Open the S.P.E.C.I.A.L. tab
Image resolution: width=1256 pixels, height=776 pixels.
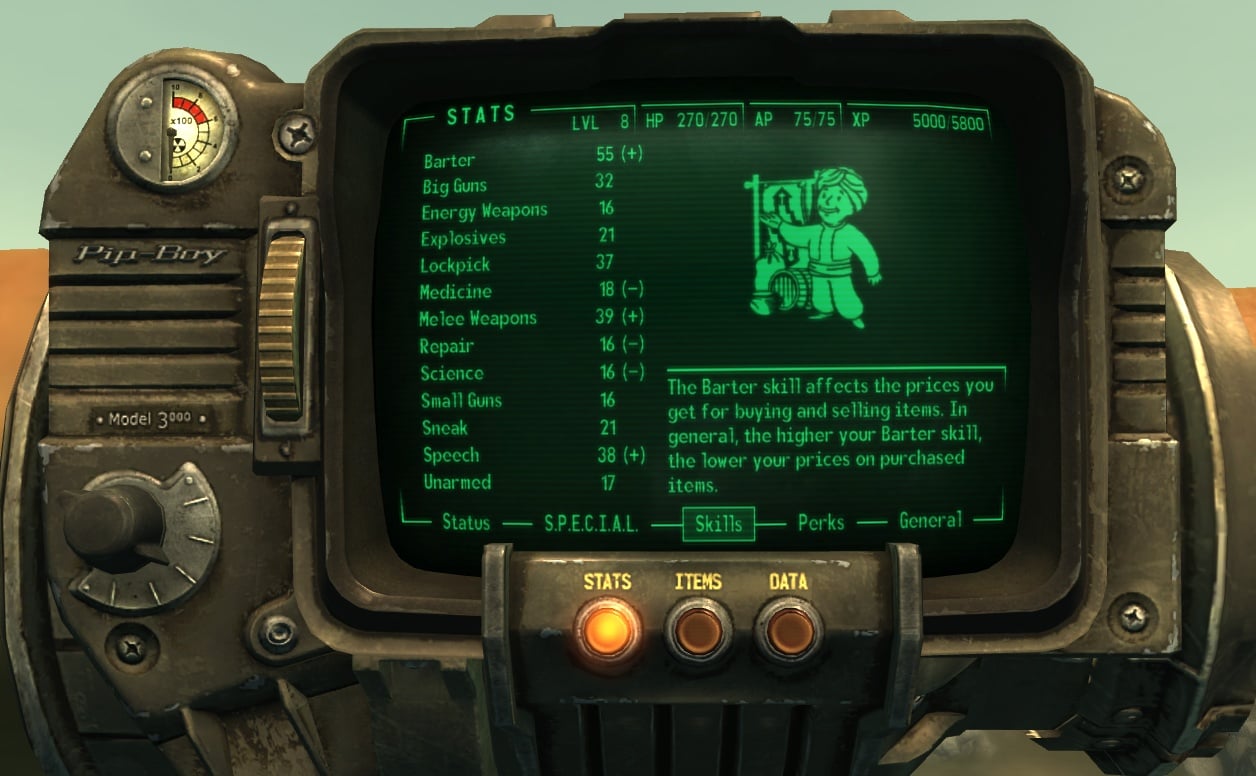(x=591, y=523)
